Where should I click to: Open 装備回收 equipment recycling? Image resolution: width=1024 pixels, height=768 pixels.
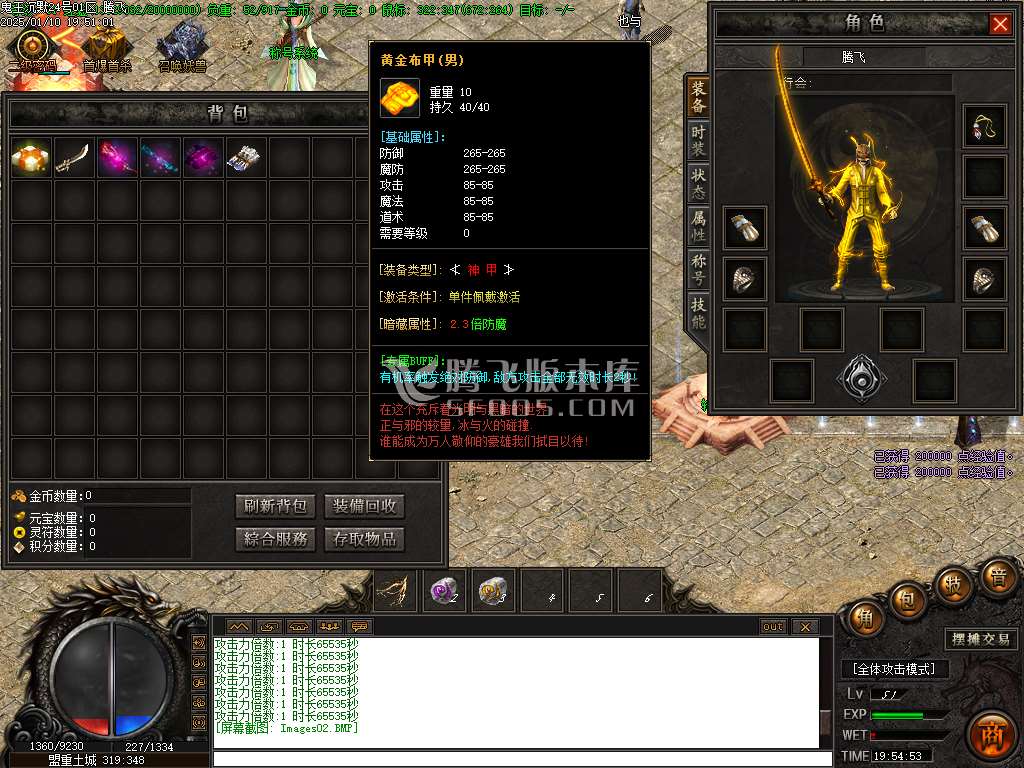click(364, 506)
